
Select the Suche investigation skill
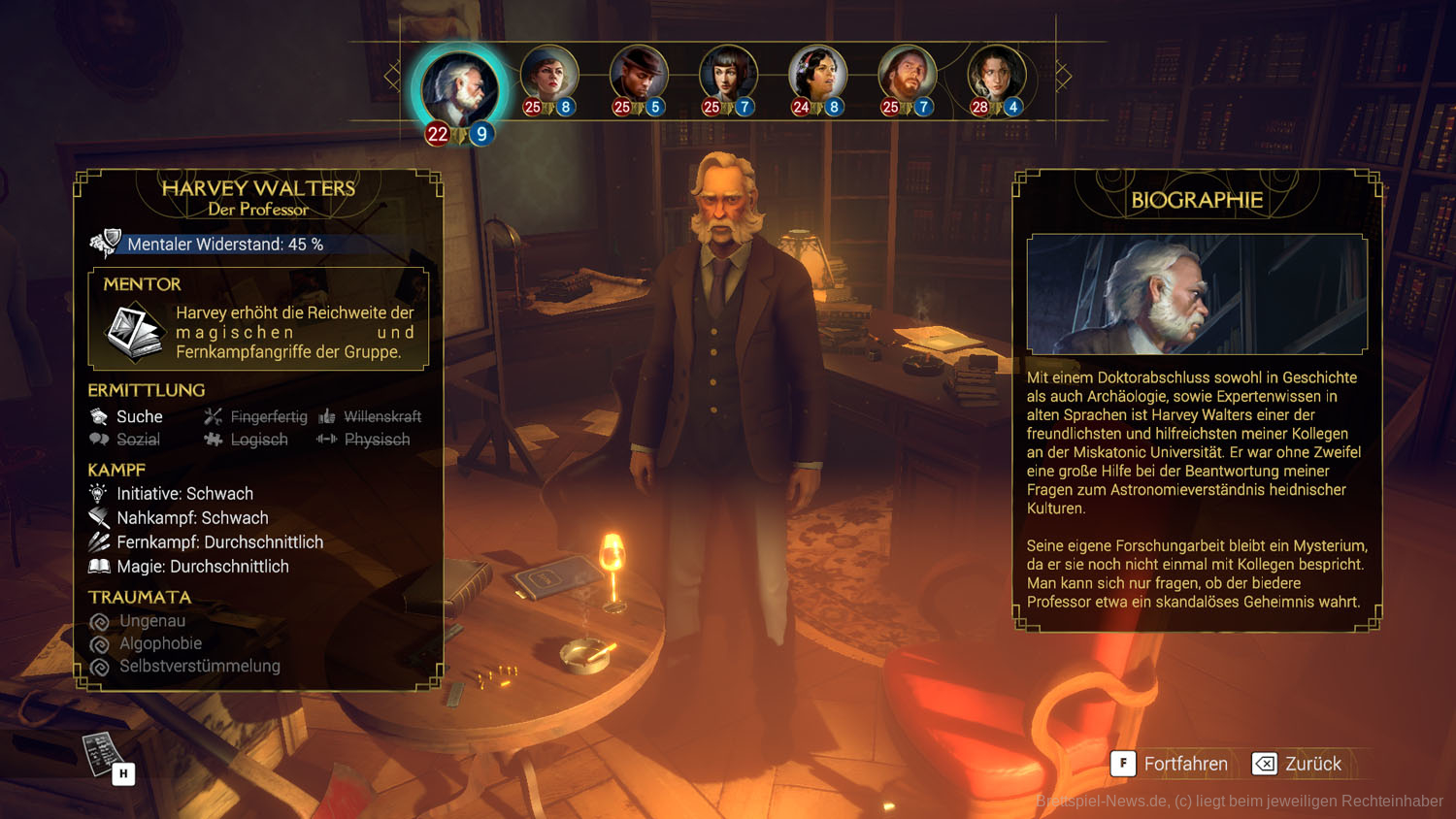[x=127, y=416]
